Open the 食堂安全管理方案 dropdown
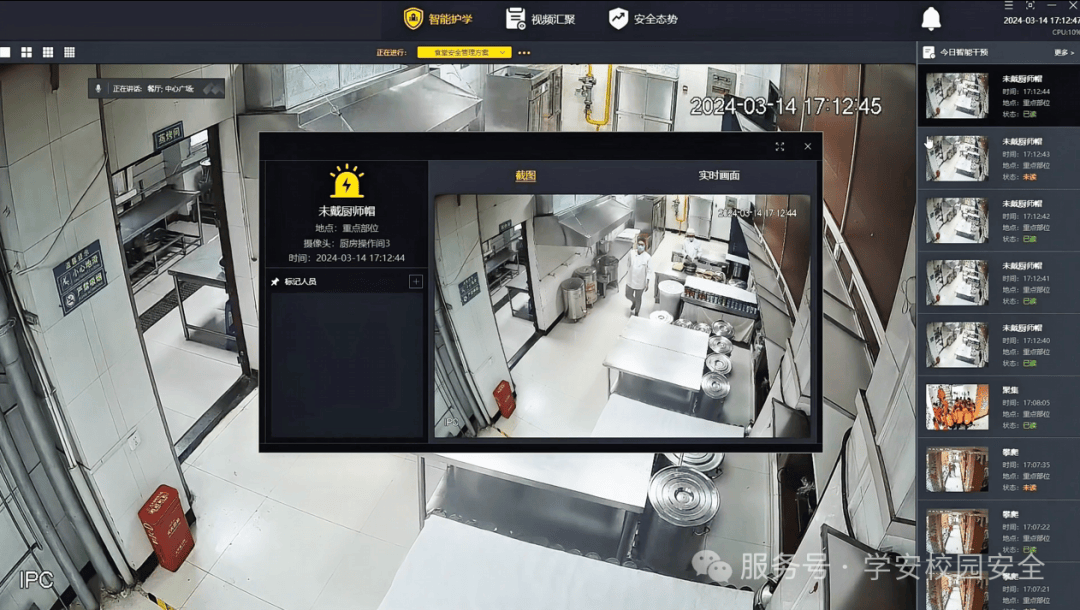The height and width of the screenshot is (610, 1080). click(464, 52)
